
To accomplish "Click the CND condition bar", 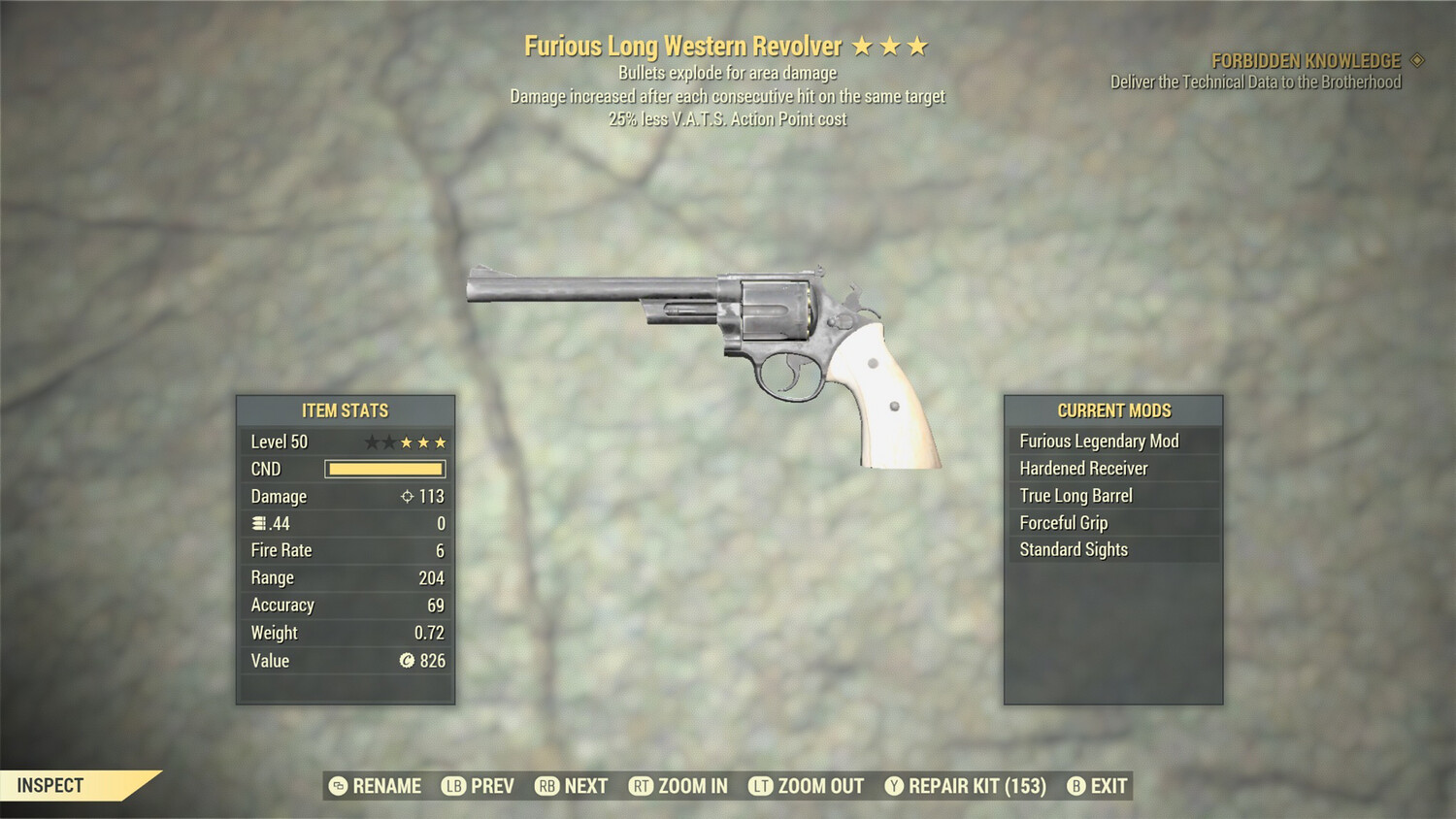I will point(384,469).
